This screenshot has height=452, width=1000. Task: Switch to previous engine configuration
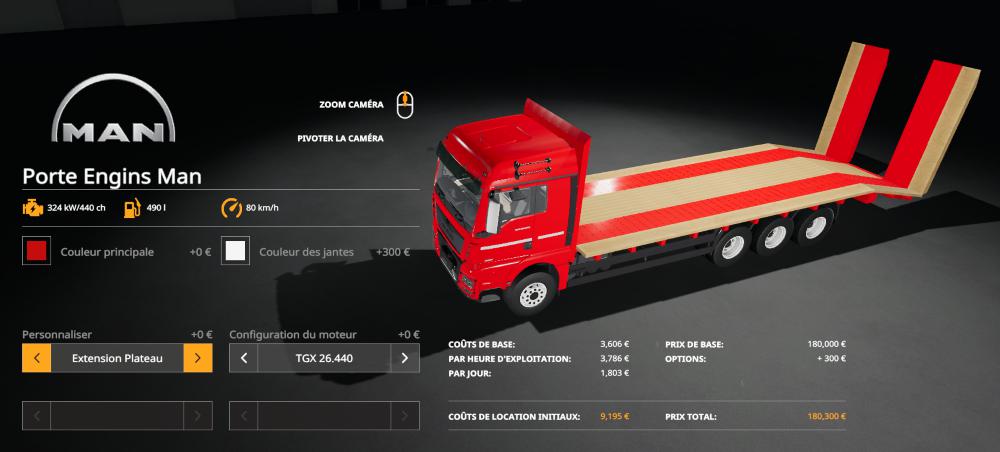[x=244, y=358]
